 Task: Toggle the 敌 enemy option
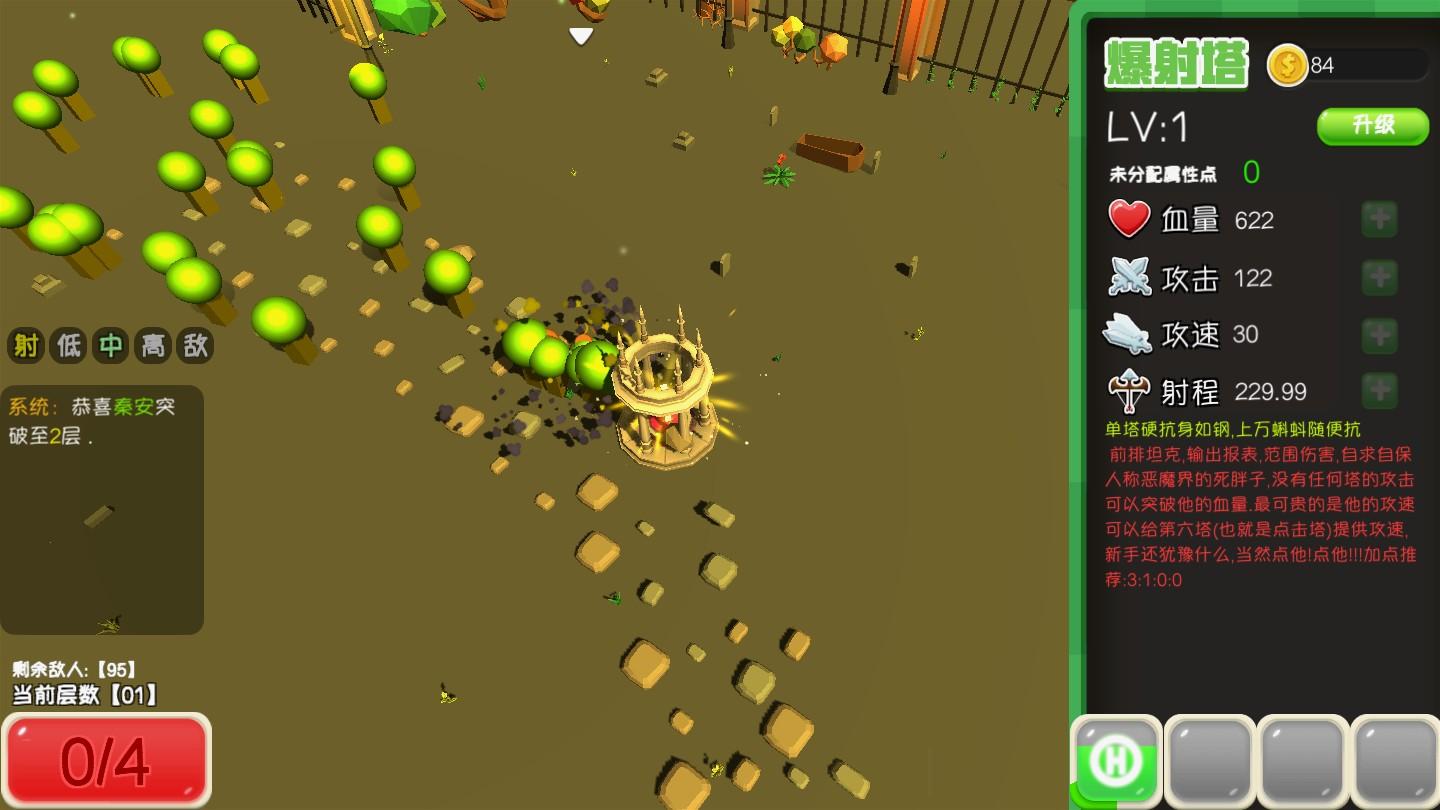[x=195, y=346]
